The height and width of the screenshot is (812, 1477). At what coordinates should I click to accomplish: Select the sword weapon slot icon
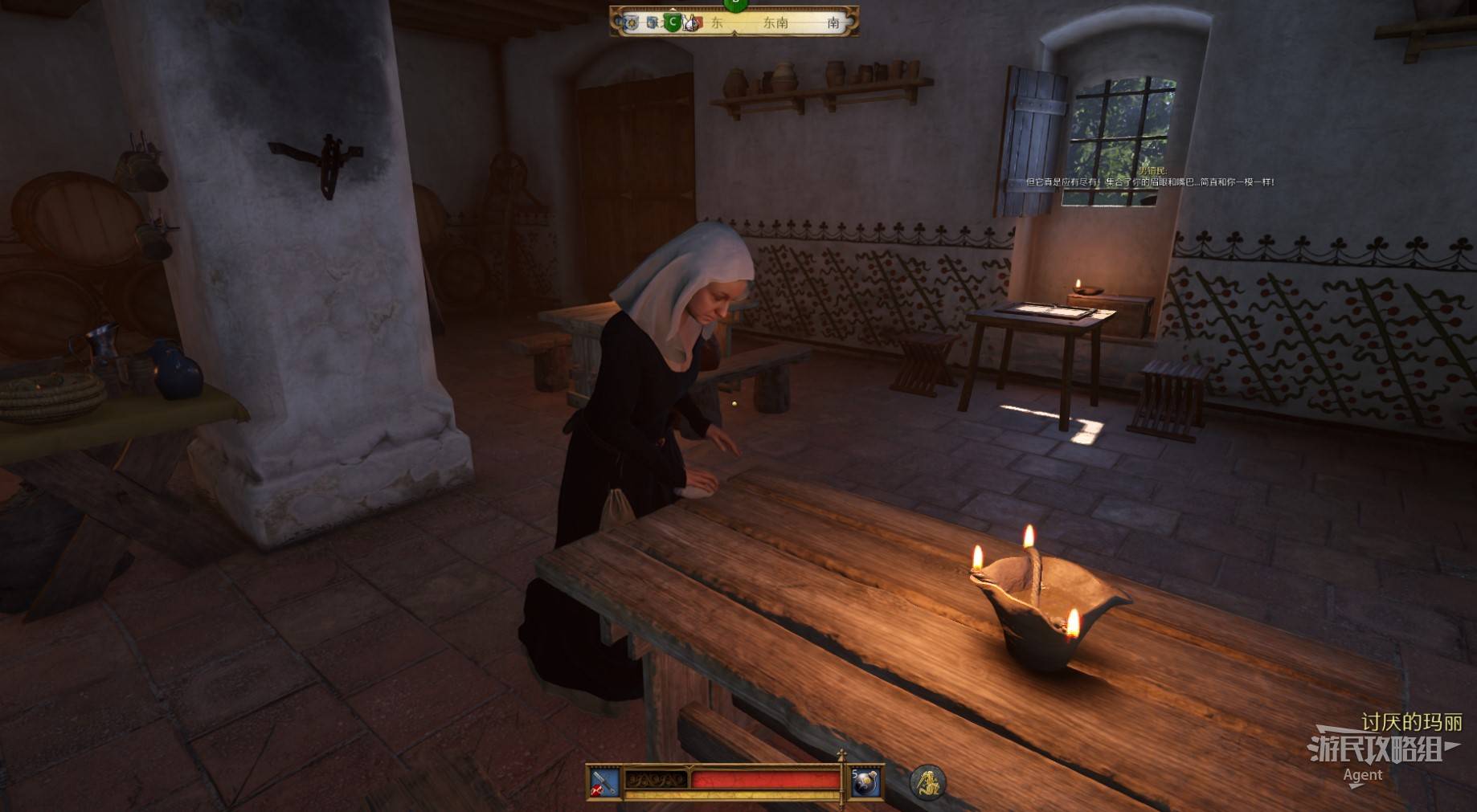603,781
